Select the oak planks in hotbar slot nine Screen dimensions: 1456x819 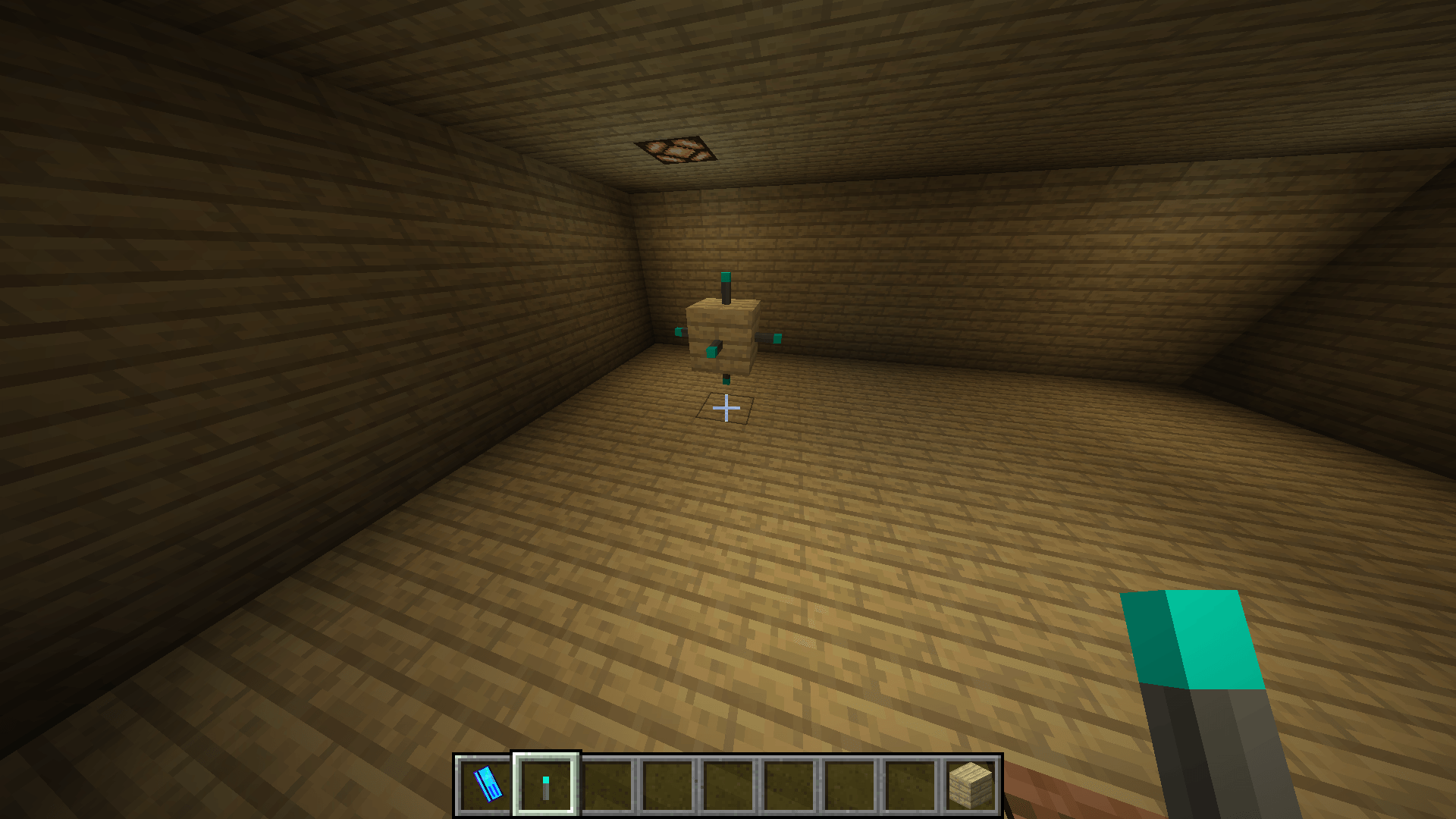971,786
